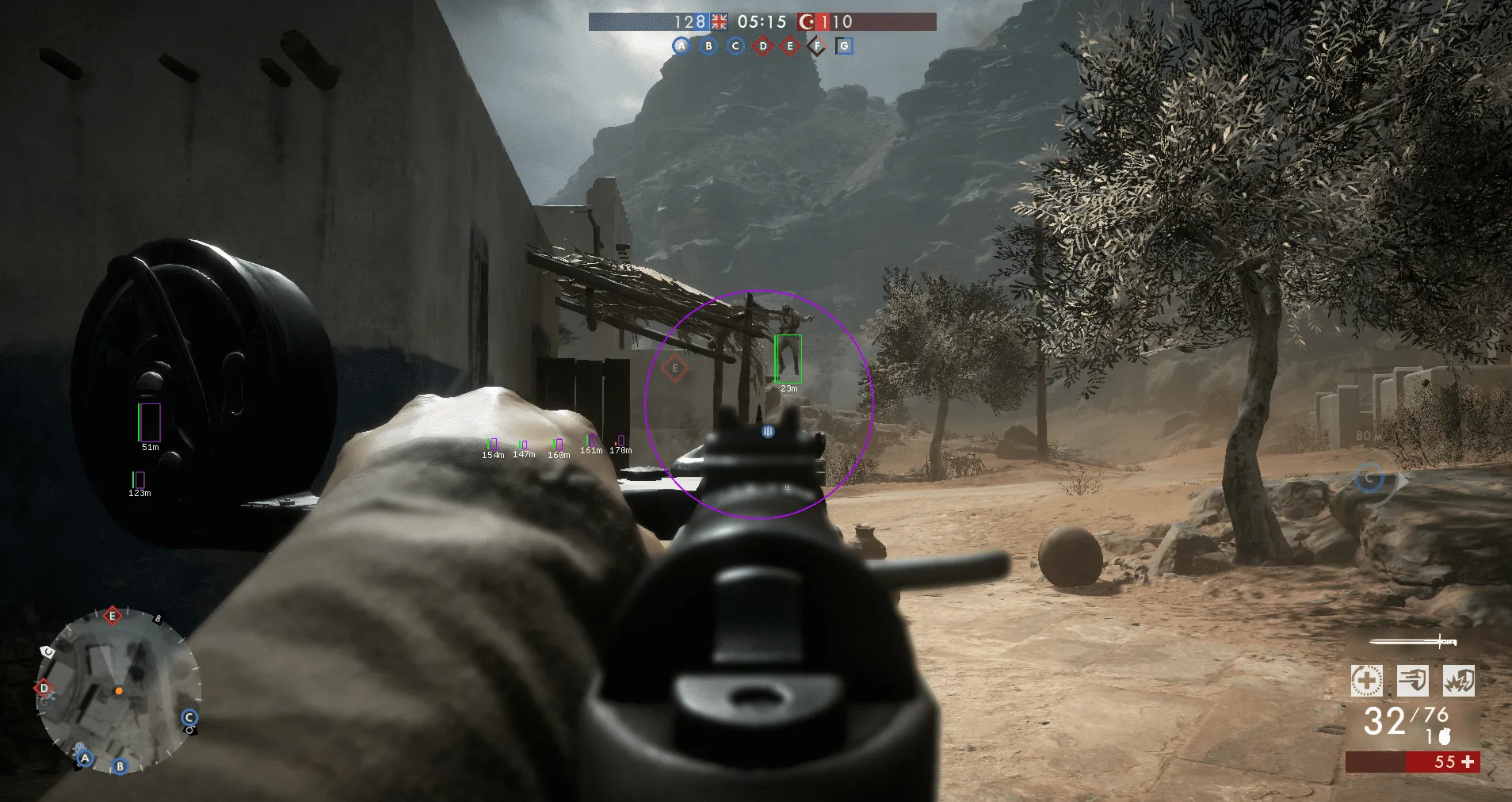Click the flak explosion resistance perk icon
Image resolution: width=1512 pixels, height=802 pixels.
1458,681
